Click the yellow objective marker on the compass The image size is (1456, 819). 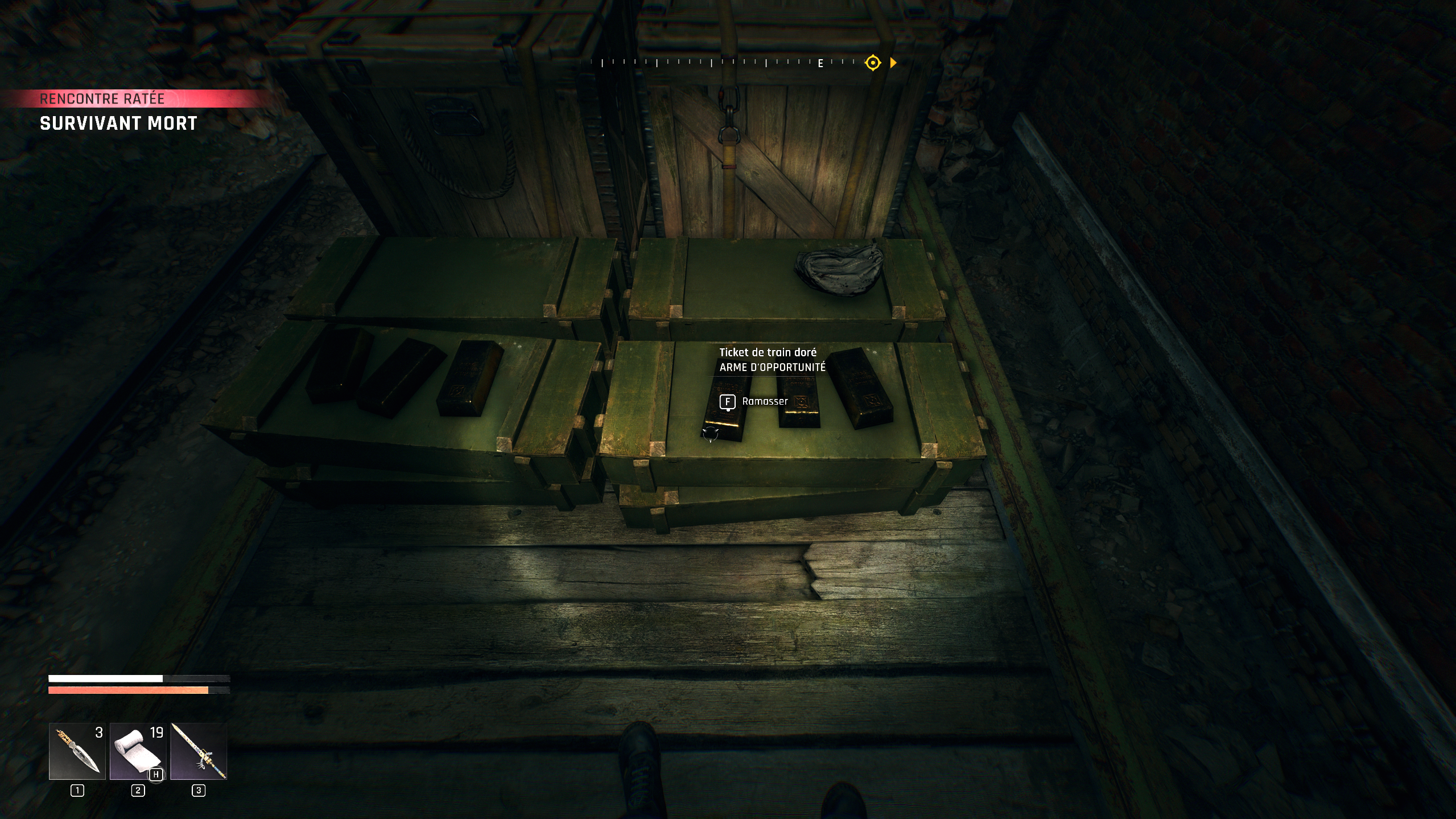pyautogui.click(x=872, y=63)
